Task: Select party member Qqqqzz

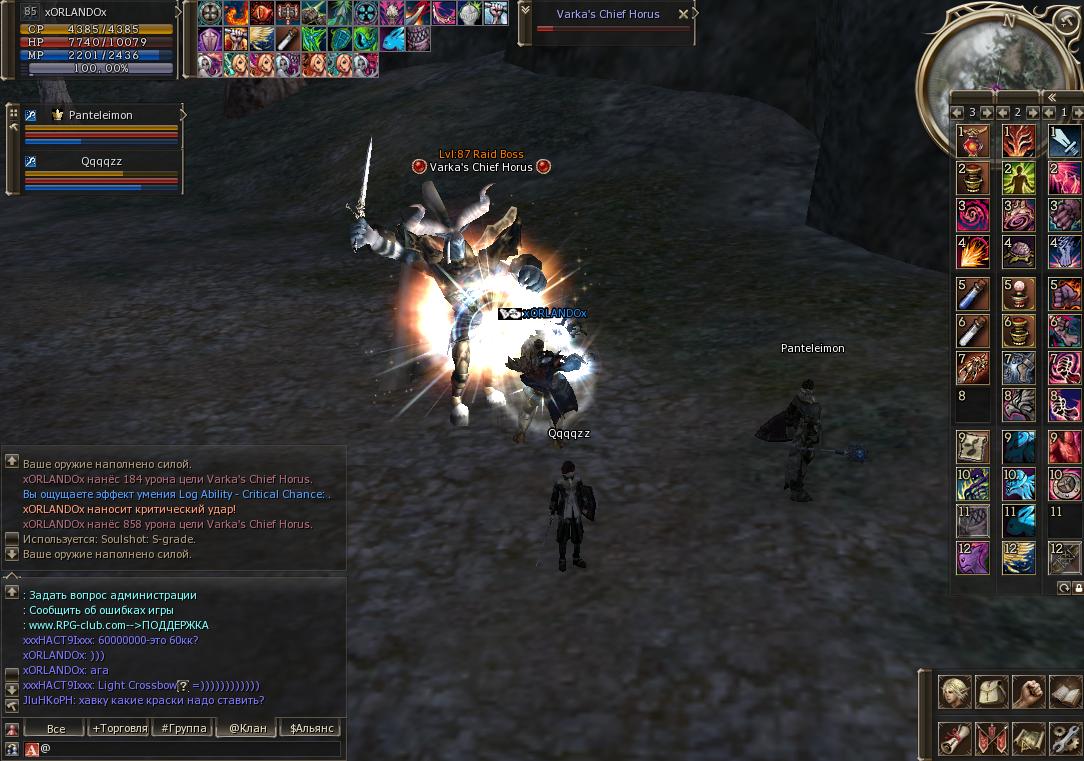Action: pos(100,161)
